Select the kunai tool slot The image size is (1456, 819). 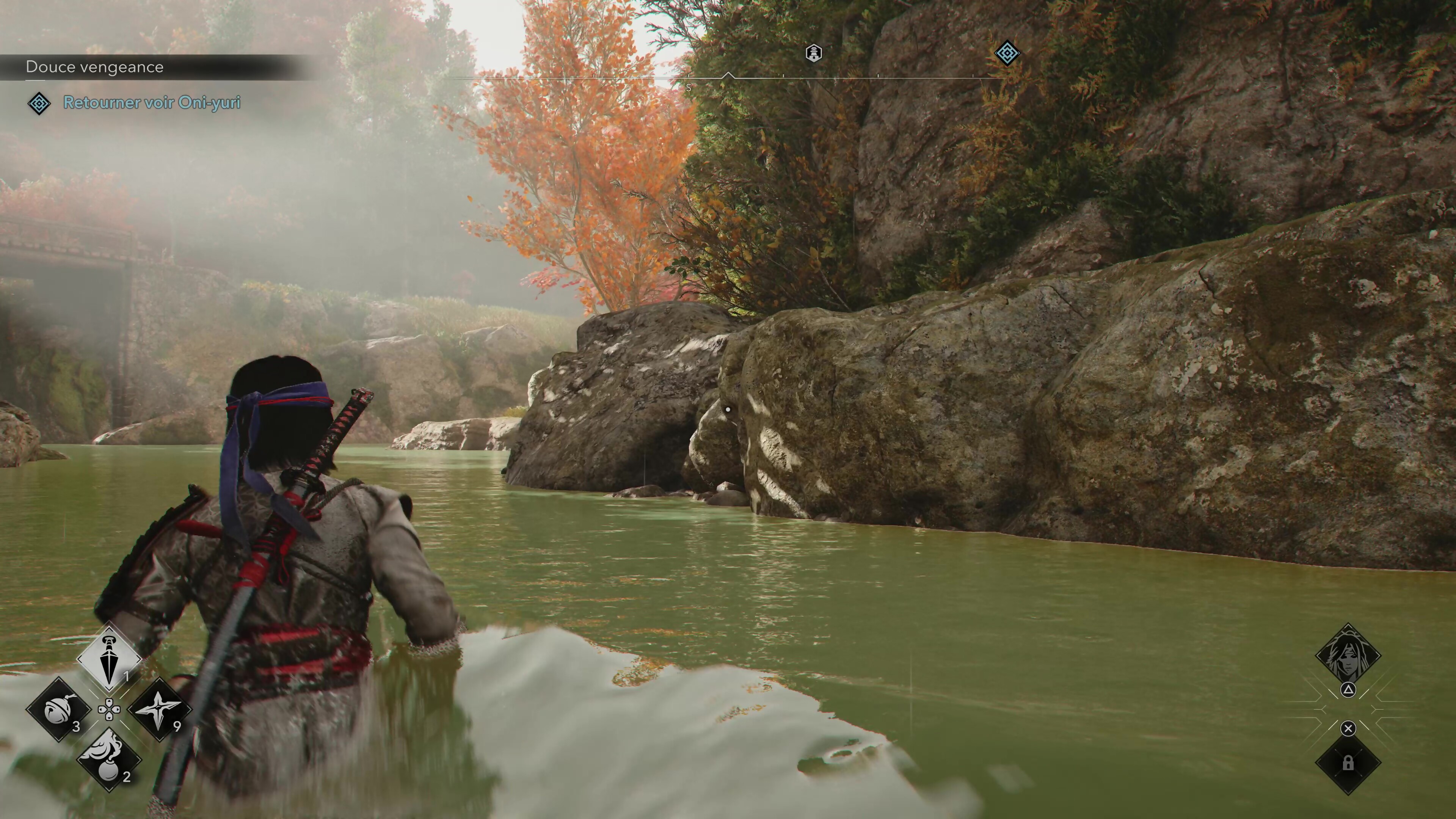pyautogui.click(x=109, y=659)
